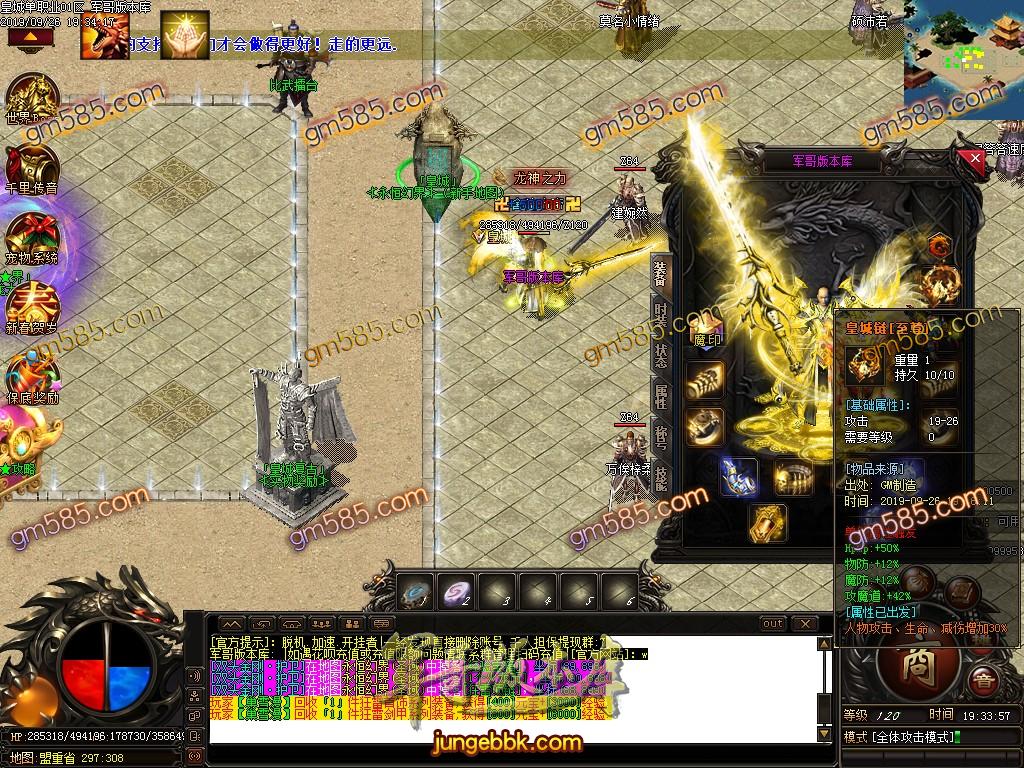Open the 世界Boss menu icon
Screen dimensions: 1024x768
32,98
